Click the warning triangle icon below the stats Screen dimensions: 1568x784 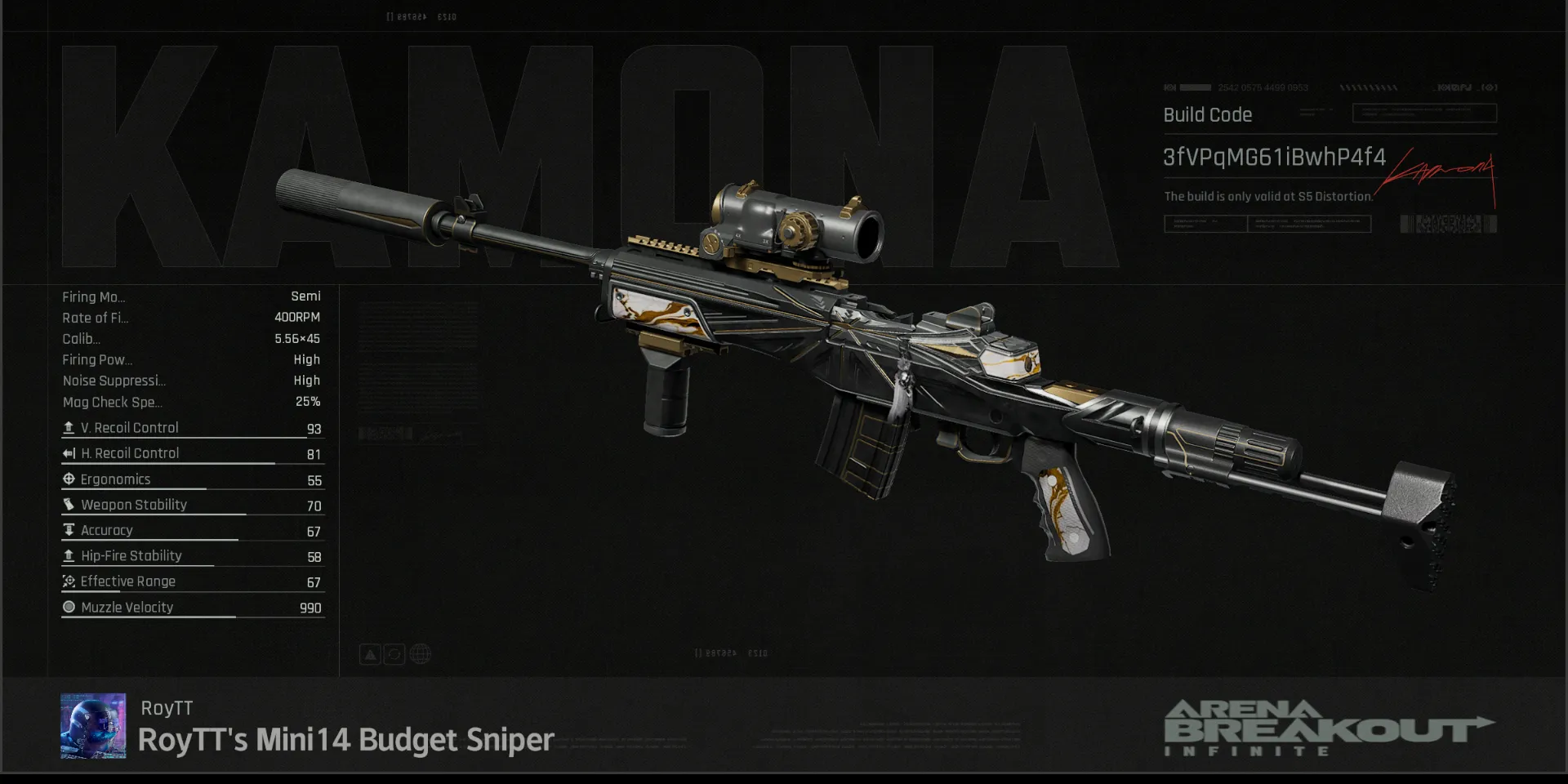(370, 653)
